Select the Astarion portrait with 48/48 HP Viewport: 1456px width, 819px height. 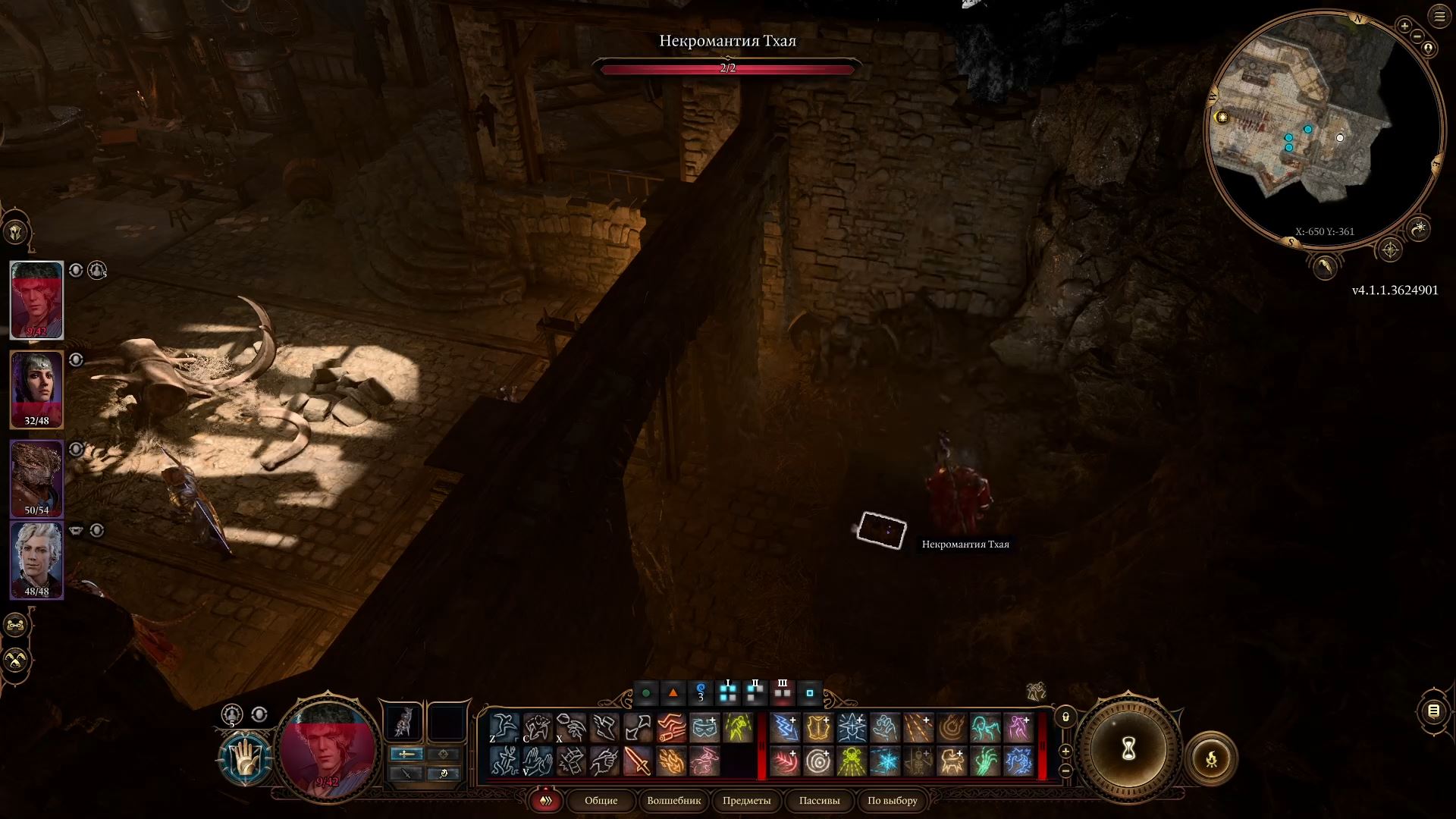coord(36,560)
